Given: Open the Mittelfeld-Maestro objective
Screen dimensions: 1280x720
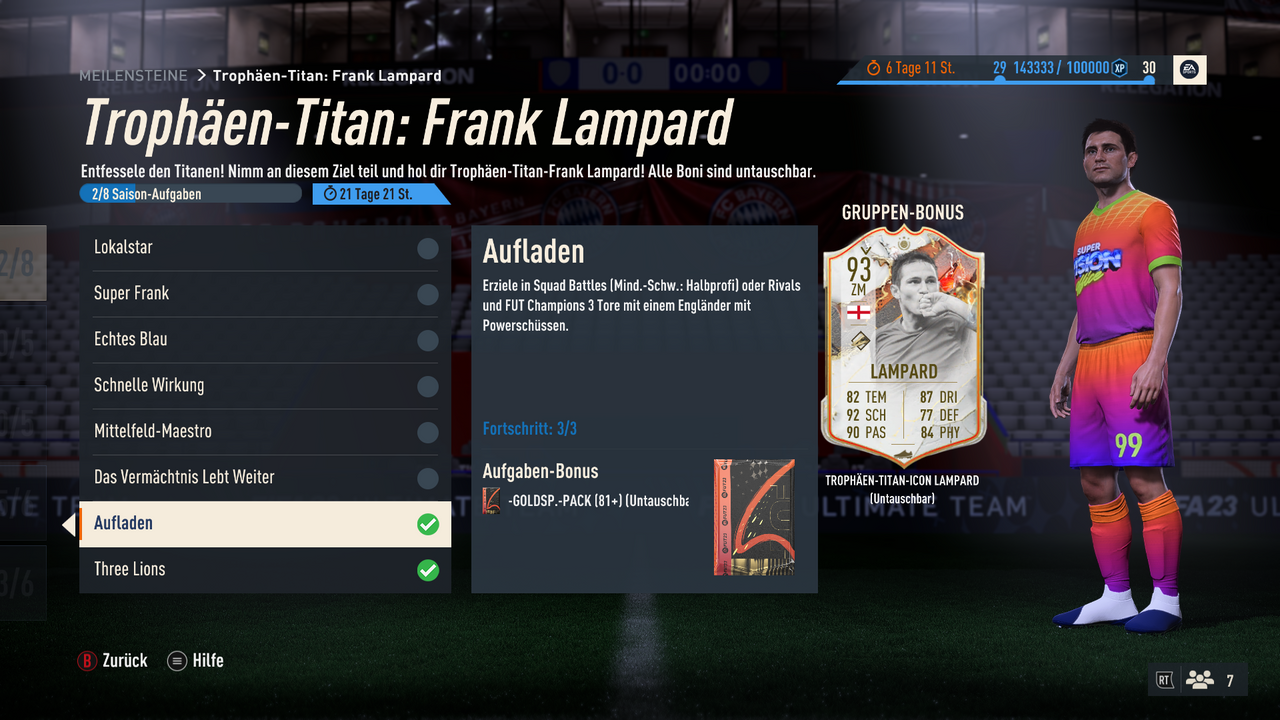Looking at the screenshot, I should pos(265,432).
